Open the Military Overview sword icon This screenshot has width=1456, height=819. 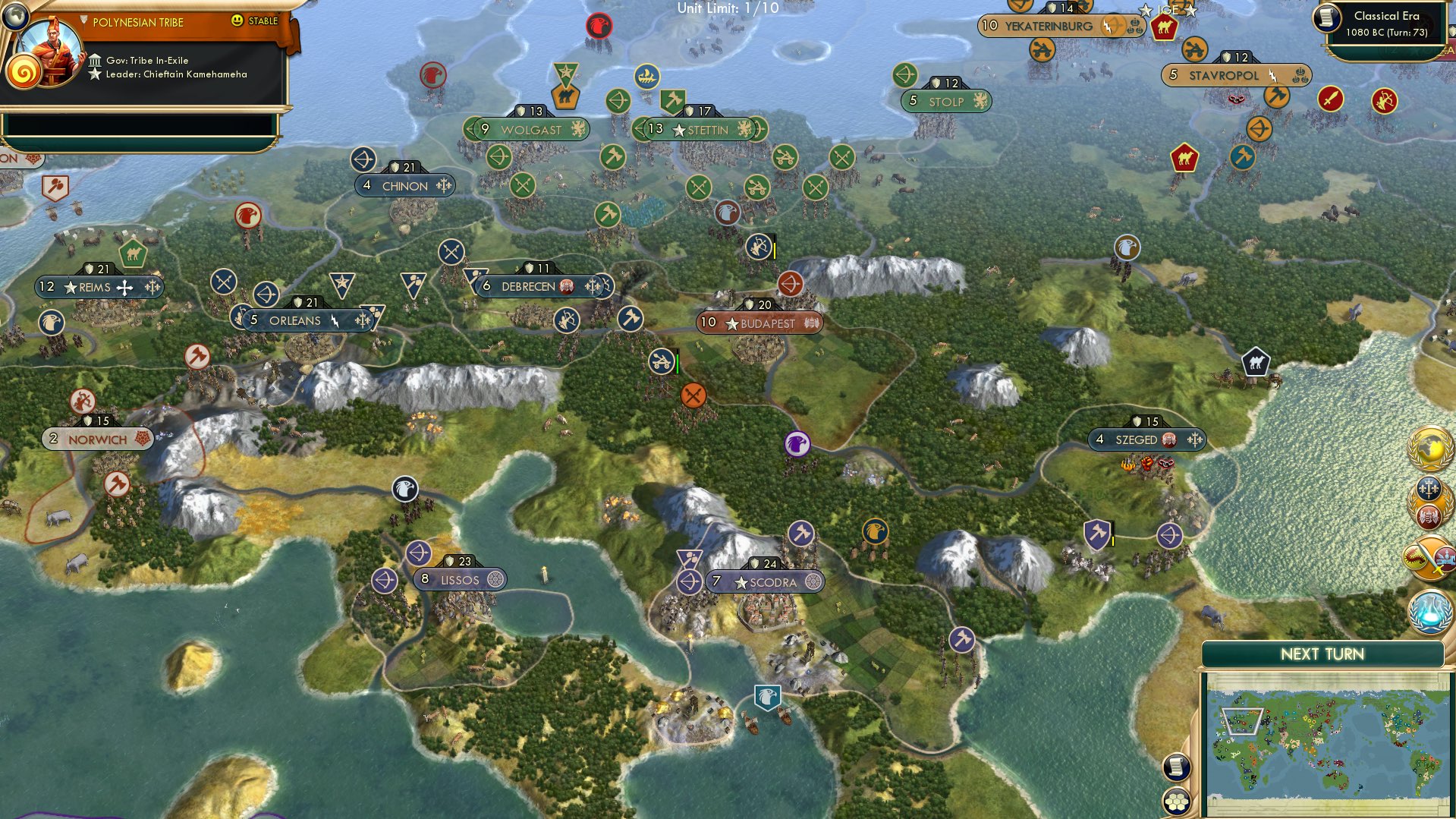[1429, 556]
